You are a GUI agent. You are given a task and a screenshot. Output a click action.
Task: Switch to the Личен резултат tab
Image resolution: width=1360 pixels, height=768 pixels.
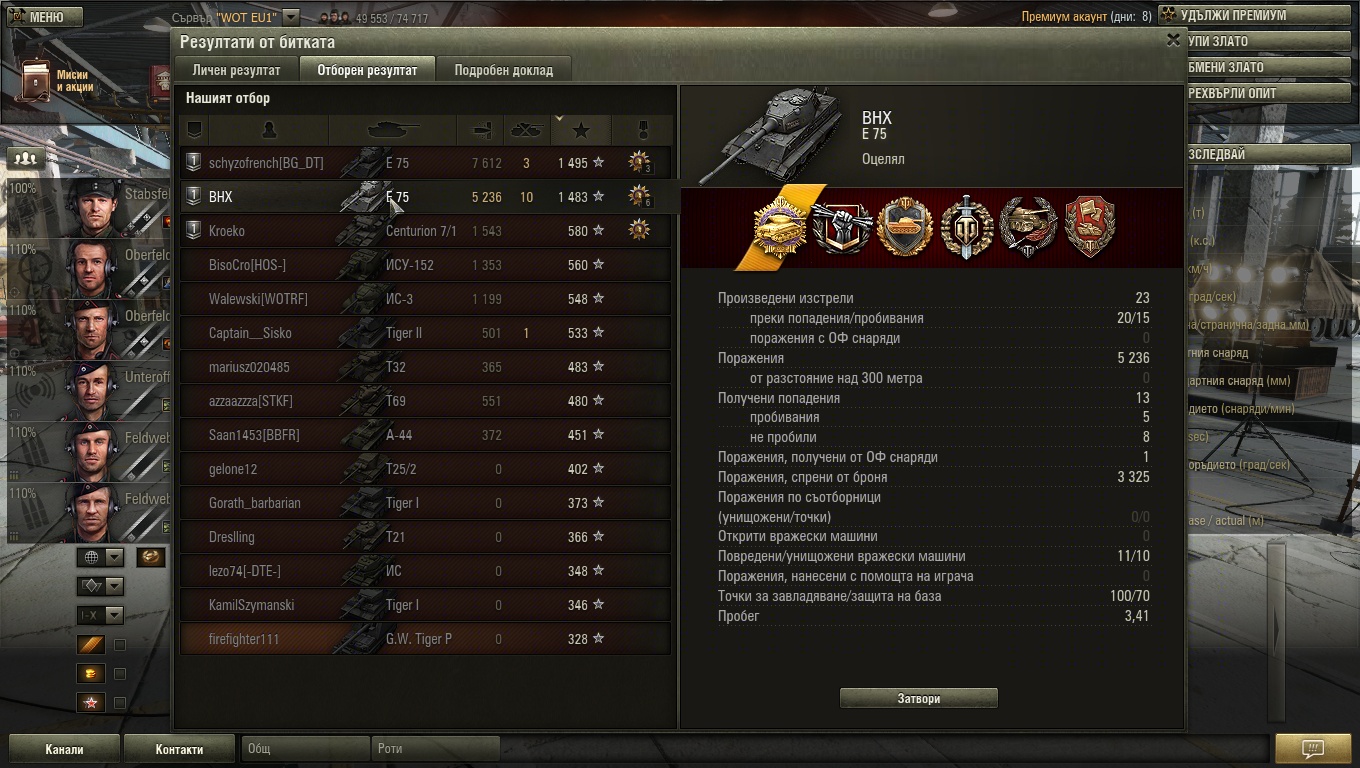[x=236, y=70]
